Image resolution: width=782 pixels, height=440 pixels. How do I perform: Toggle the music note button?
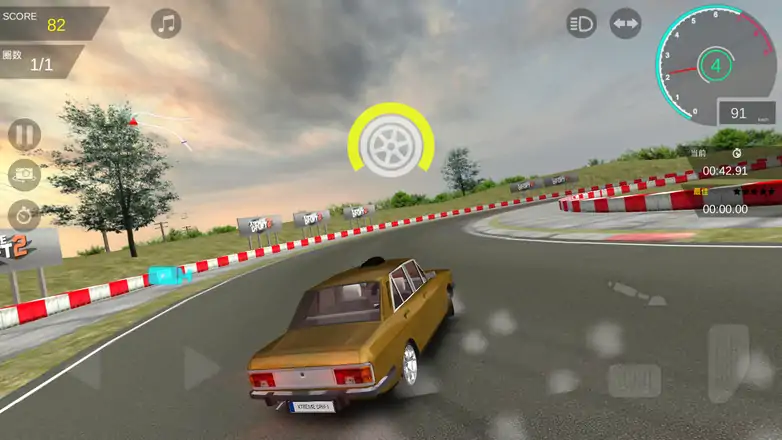coord(166,24)
